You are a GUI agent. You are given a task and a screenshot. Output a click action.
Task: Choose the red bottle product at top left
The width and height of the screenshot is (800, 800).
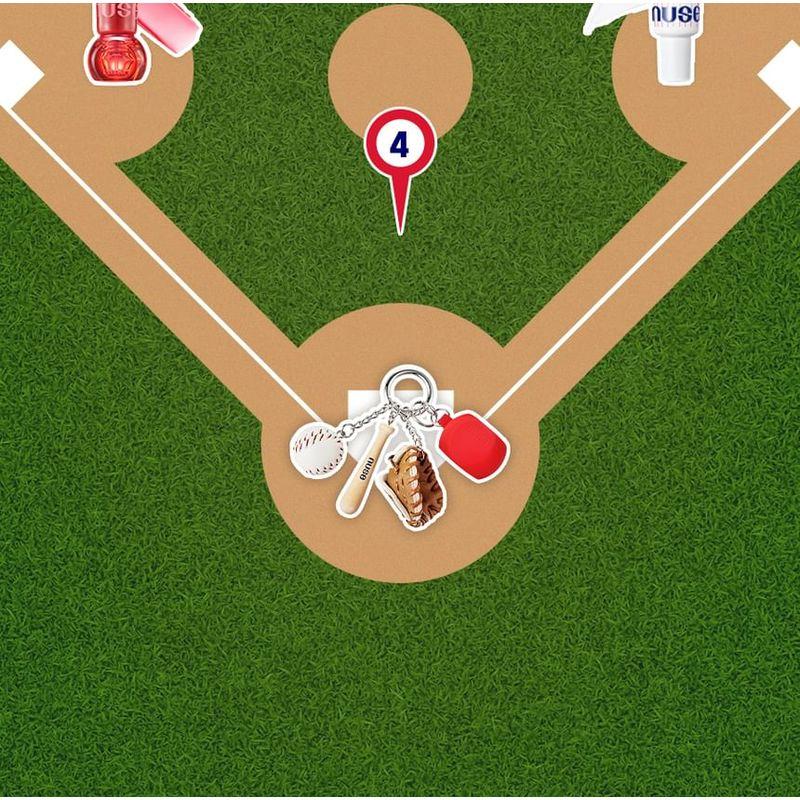118,44
